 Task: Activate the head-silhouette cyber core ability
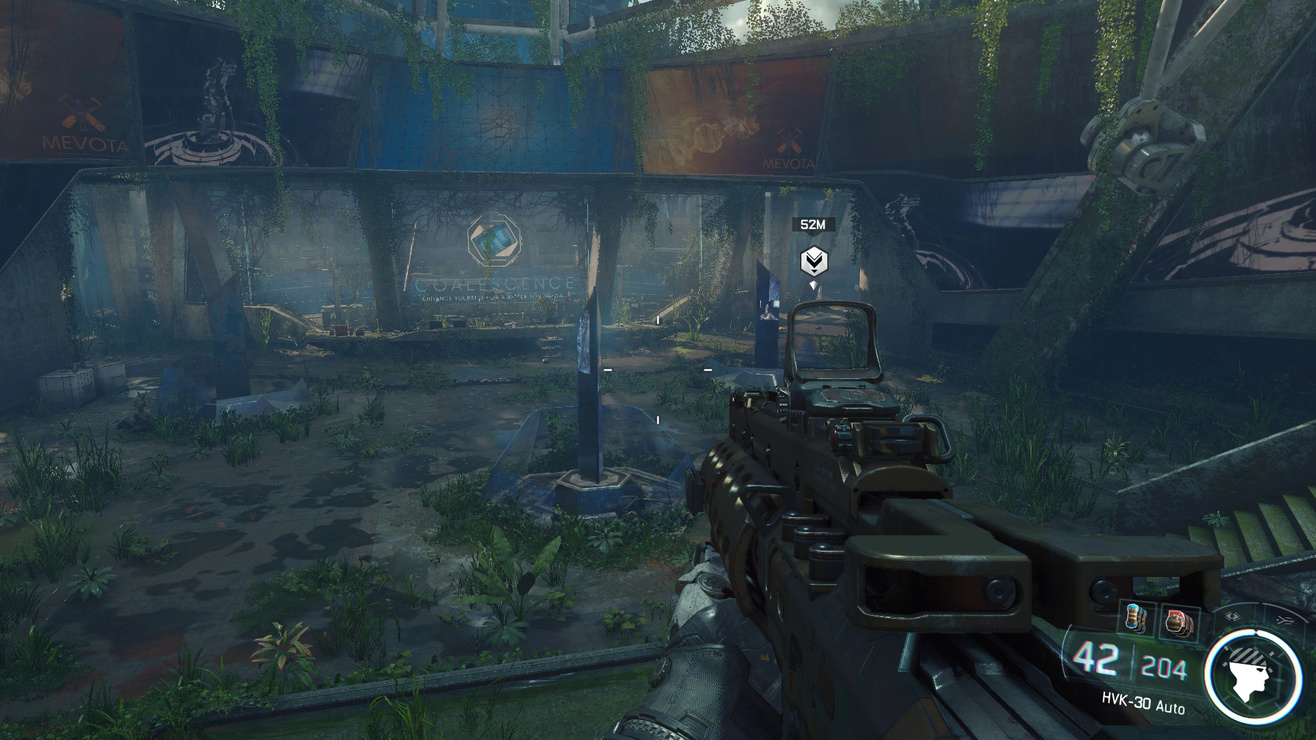(1252, 677)
